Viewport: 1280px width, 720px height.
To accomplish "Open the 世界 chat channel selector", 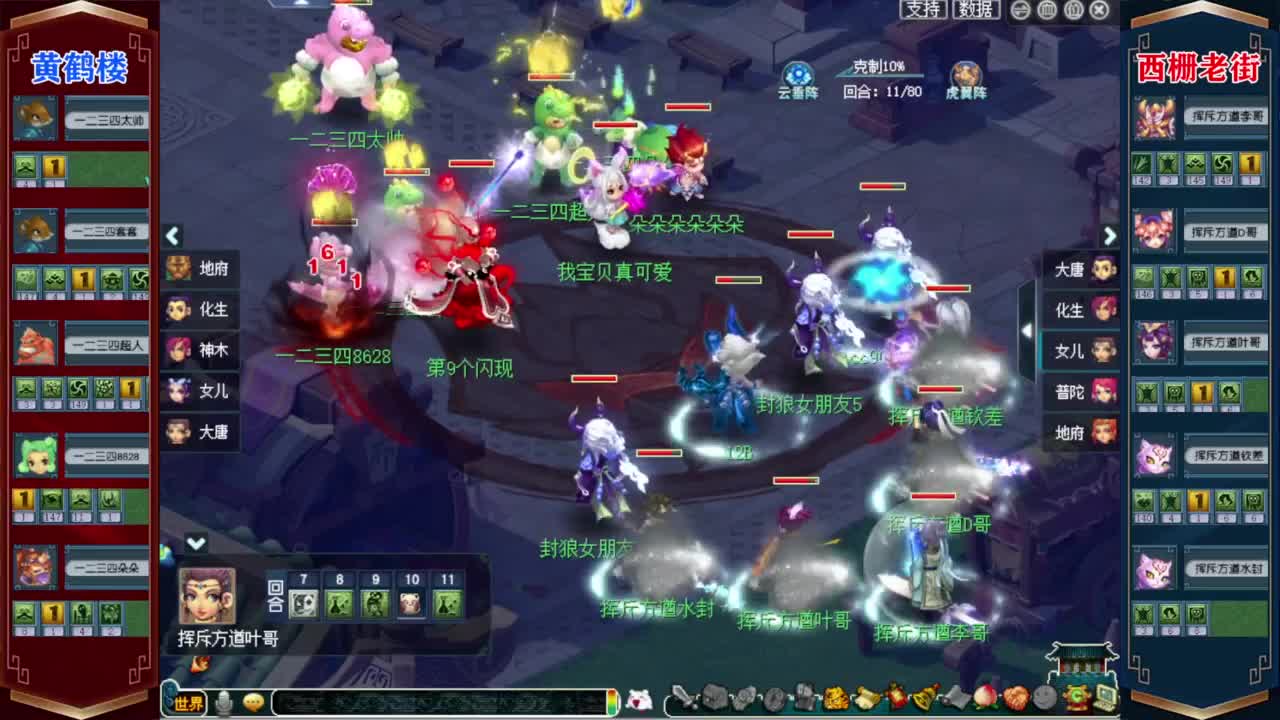I will [x=188, y=703].
